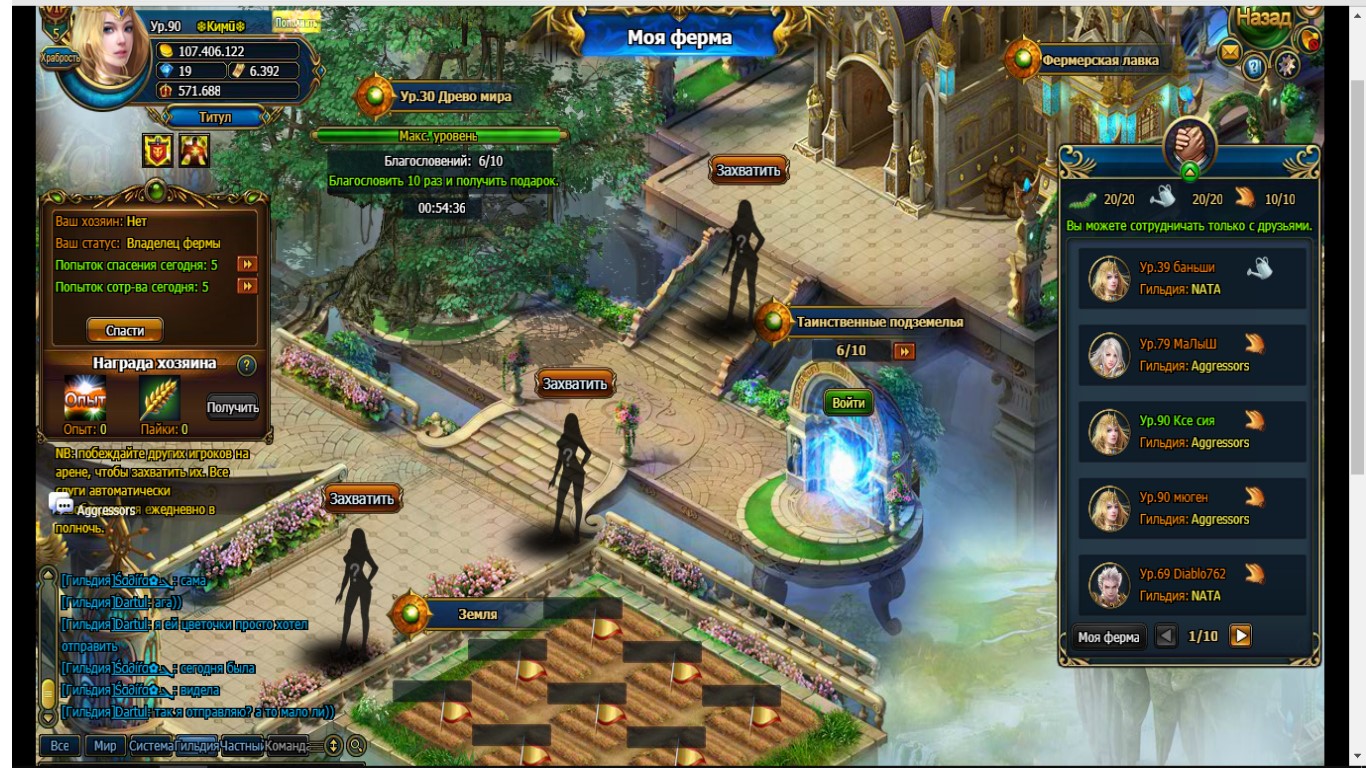The height and width of the screenshot is (768, 1366).
Task: Open the Земля farmland label
Action: [477, 614]
